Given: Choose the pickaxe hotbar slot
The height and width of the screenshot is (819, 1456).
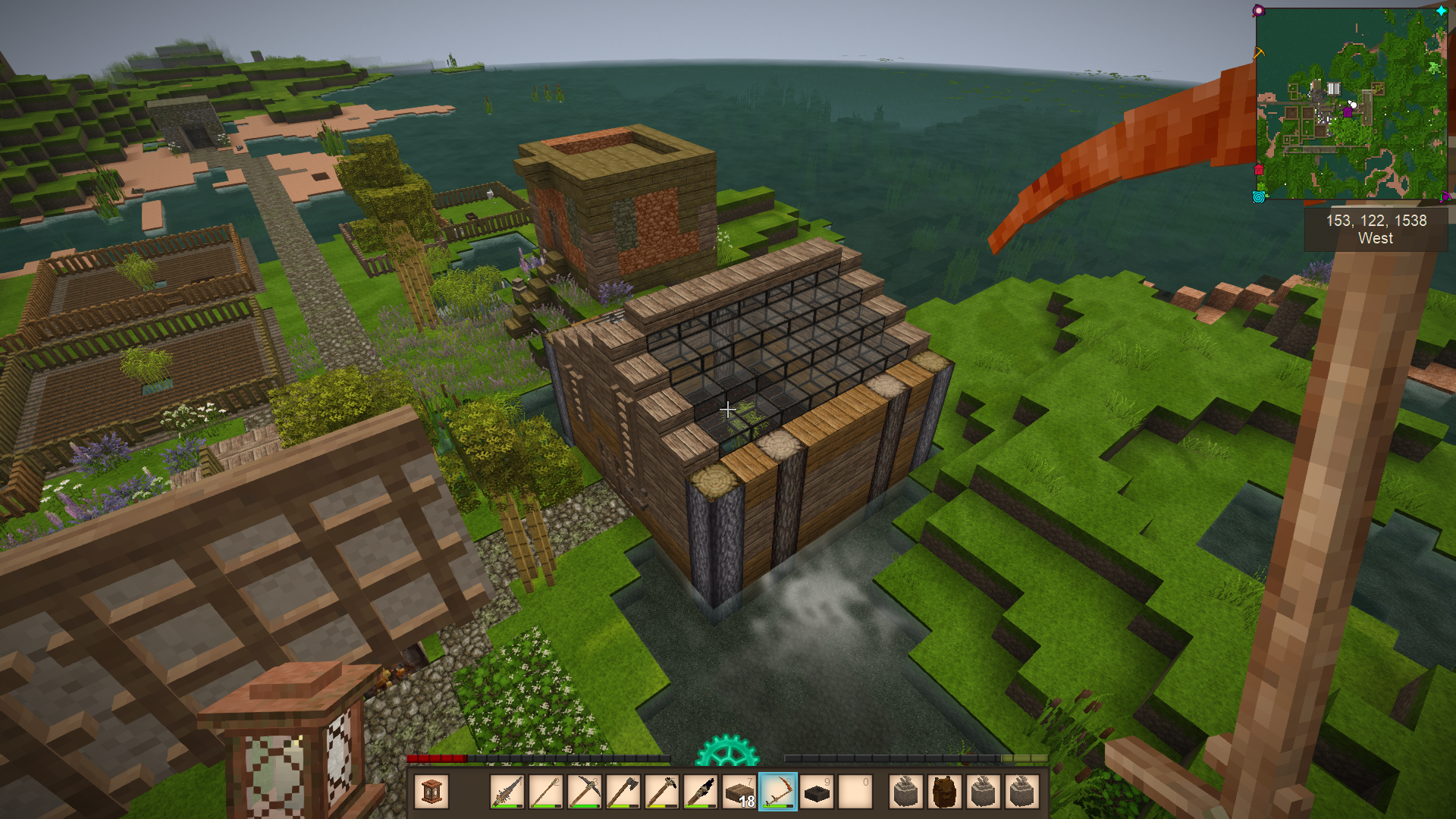Looking at the screenshot, I should (585, 792).
